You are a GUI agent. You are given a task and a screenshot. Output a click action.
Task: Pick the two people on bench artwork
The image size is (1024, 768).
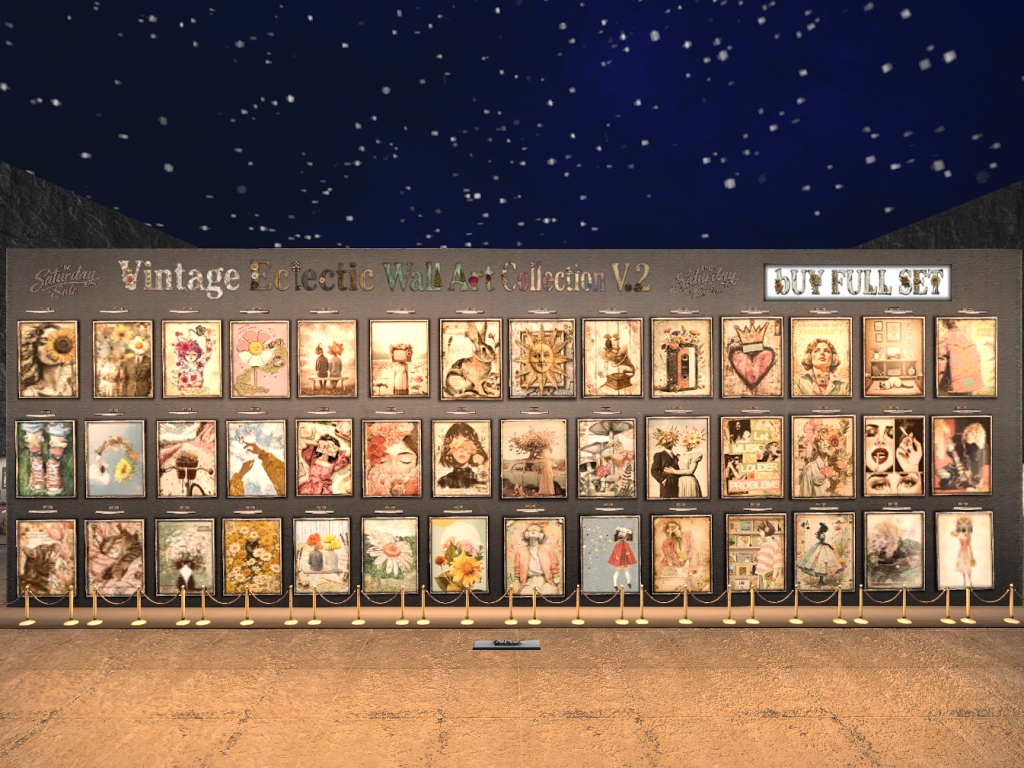click(x=327, y=359)
